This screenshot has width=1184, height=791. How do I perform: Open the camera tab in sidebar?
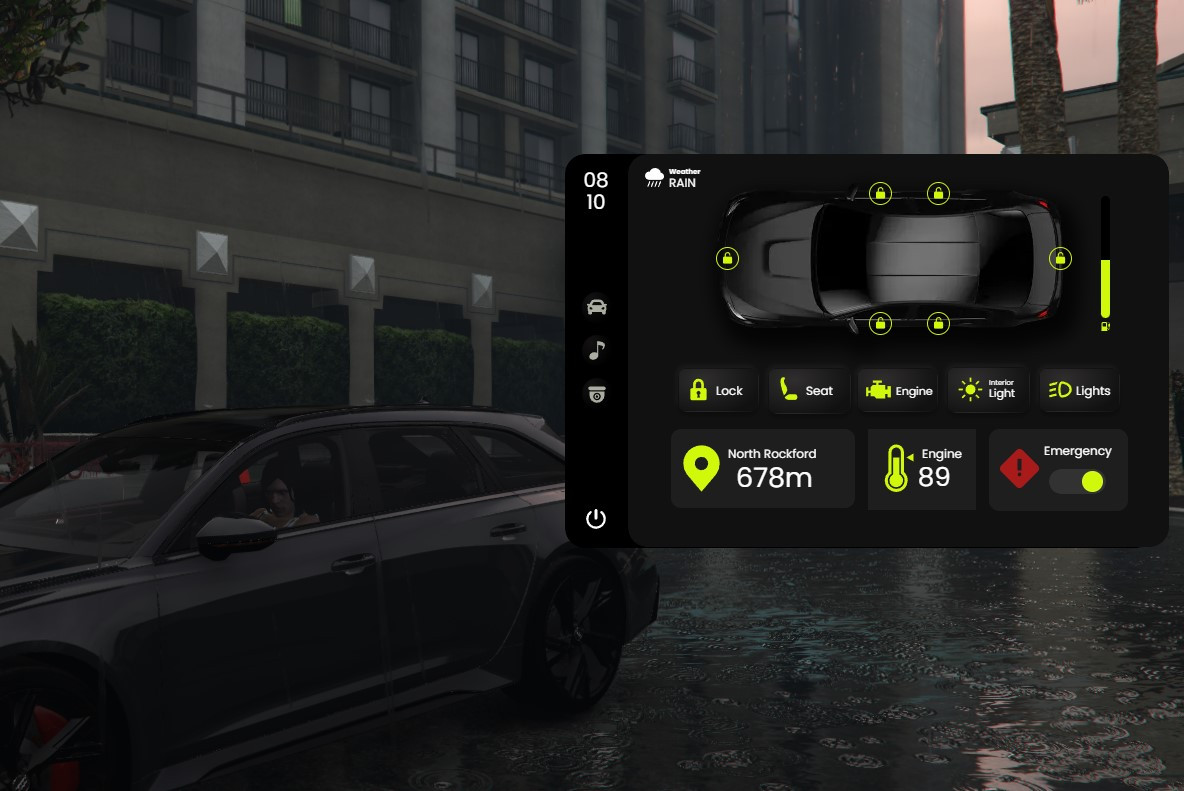click(596, 394)
